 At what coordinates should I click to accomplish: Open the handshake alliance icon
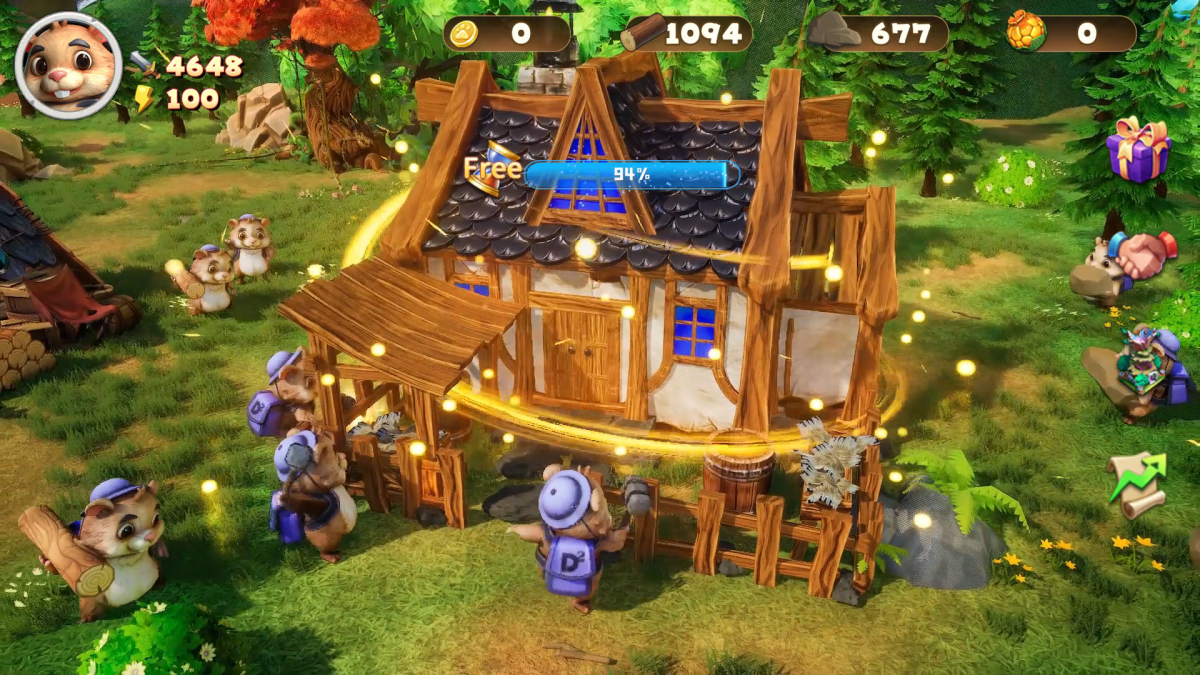tap(1144, 256)
